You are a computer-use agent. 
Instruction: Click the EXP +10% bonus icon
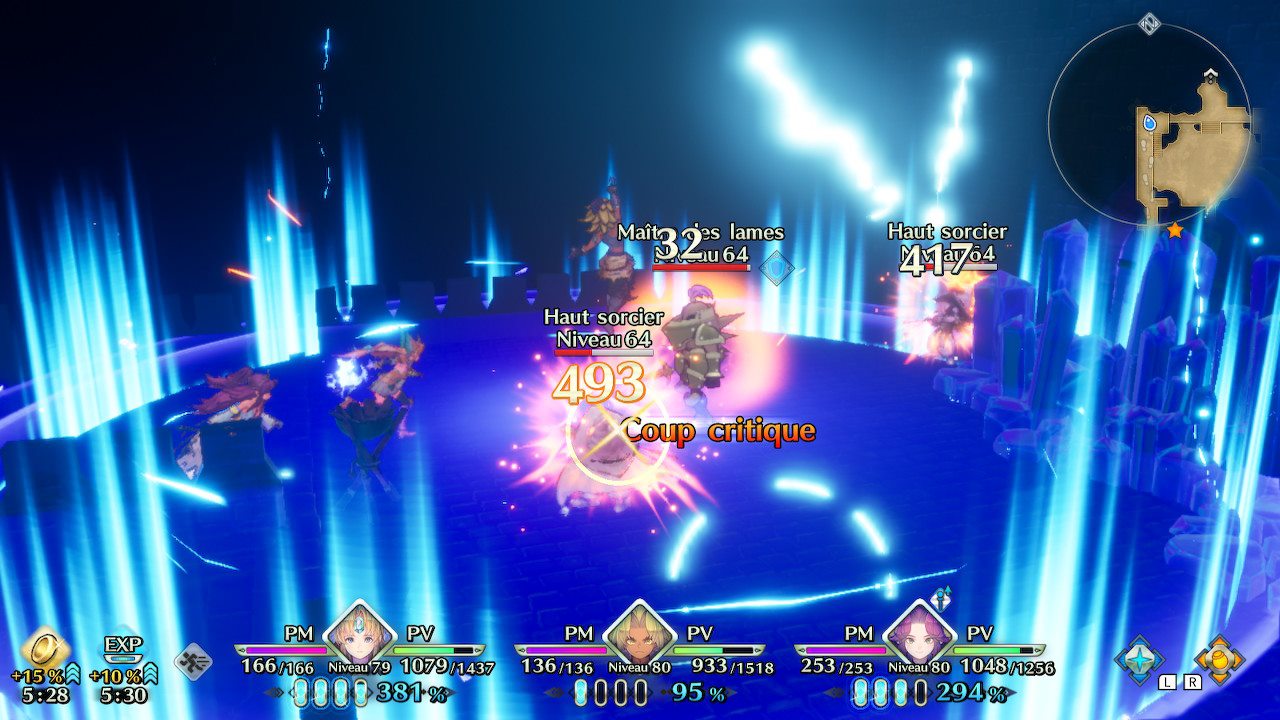(124, 648)
